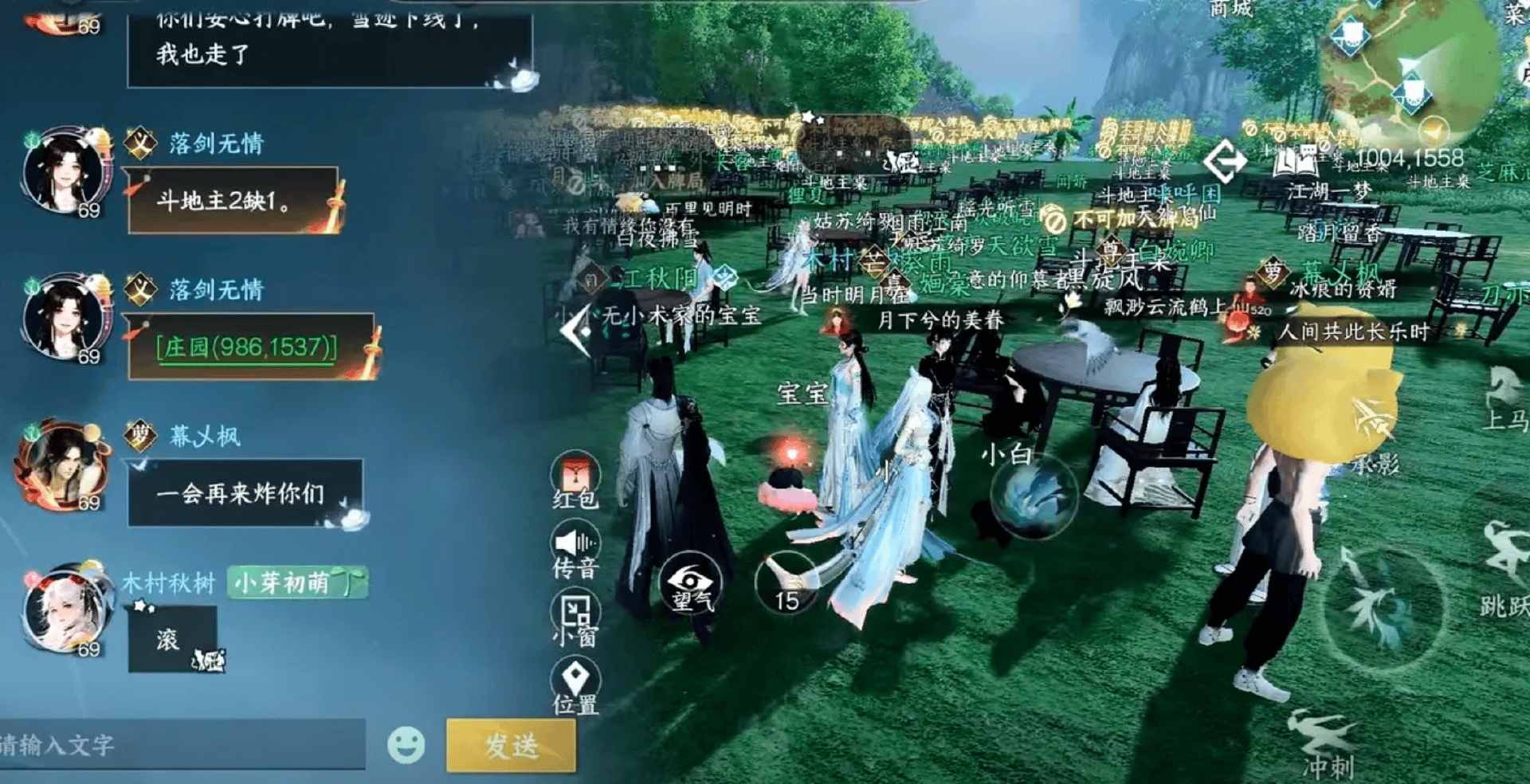Viewport: 1530px width, 784px height.
Task: Open the 红包 red packet option
Action: click(575, 480)
